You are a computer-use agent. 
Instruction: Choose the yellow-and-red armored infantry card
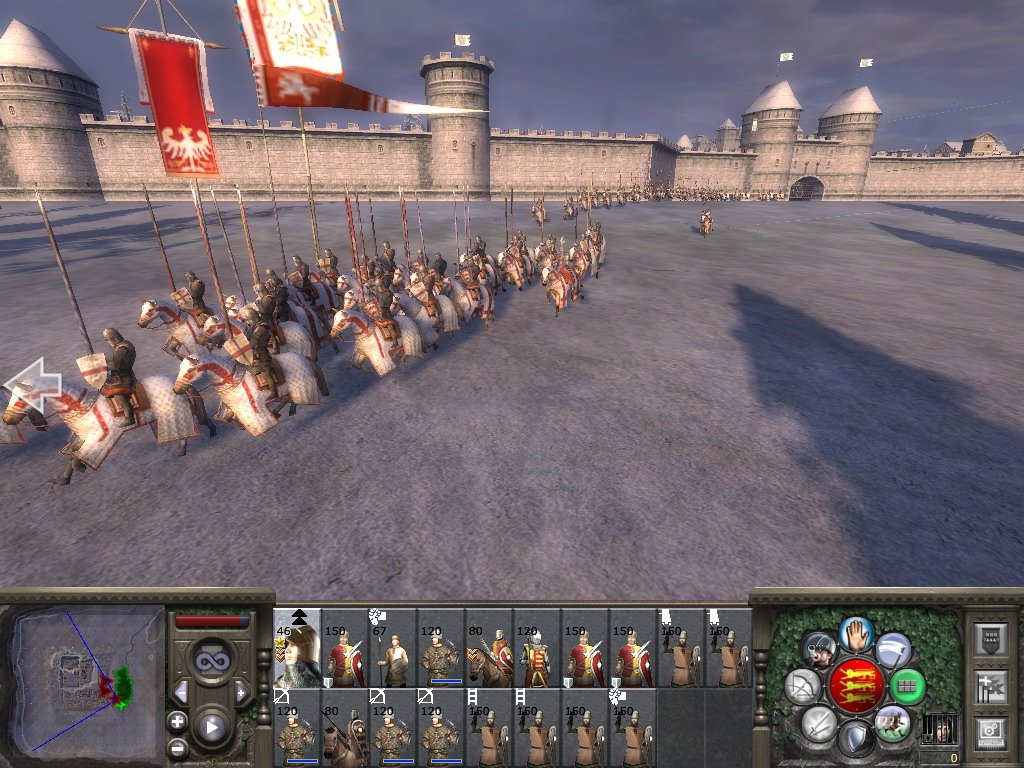click(537, 649)
